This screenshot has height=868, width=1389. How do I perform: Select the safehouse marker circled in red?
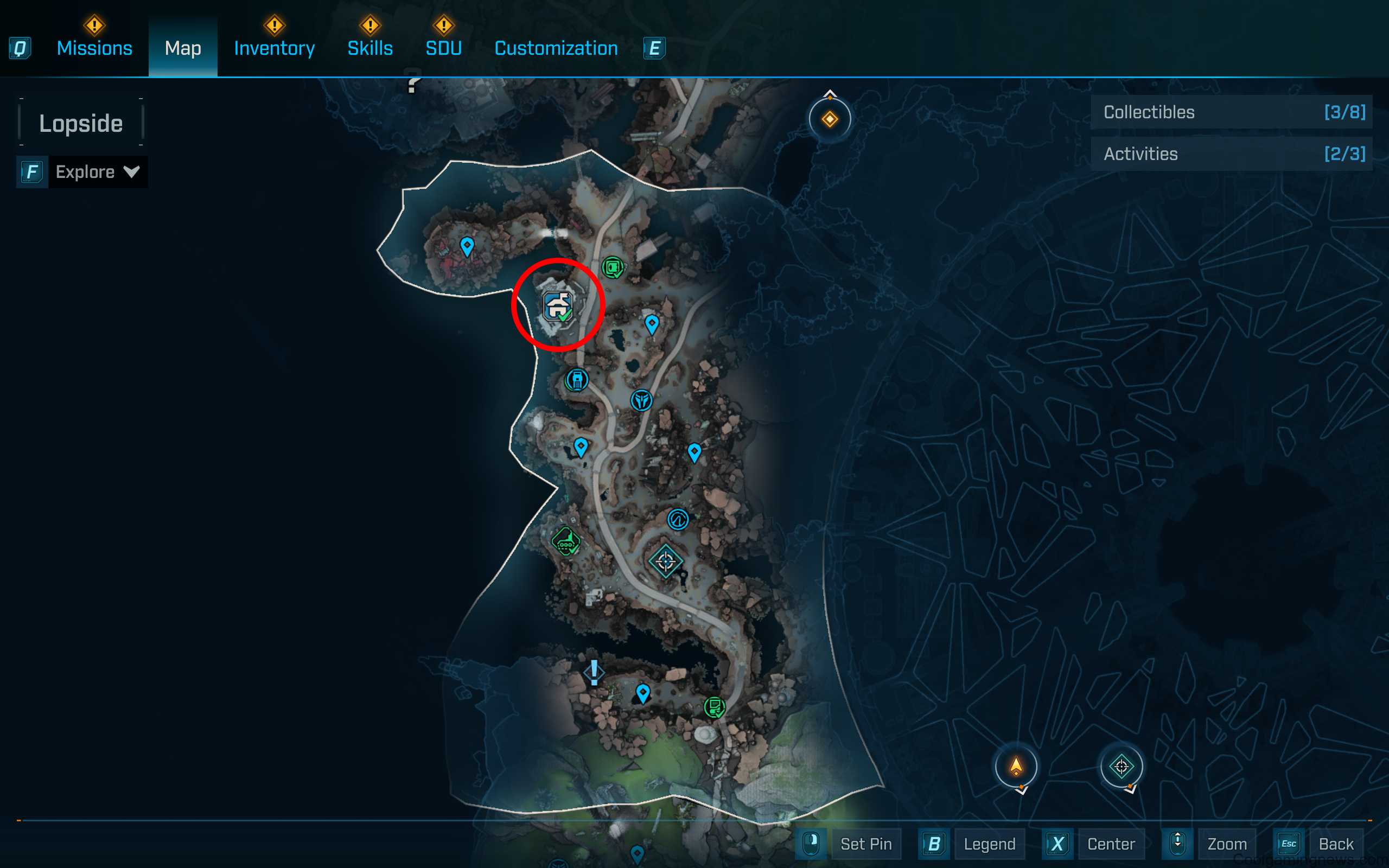[558, 306]
